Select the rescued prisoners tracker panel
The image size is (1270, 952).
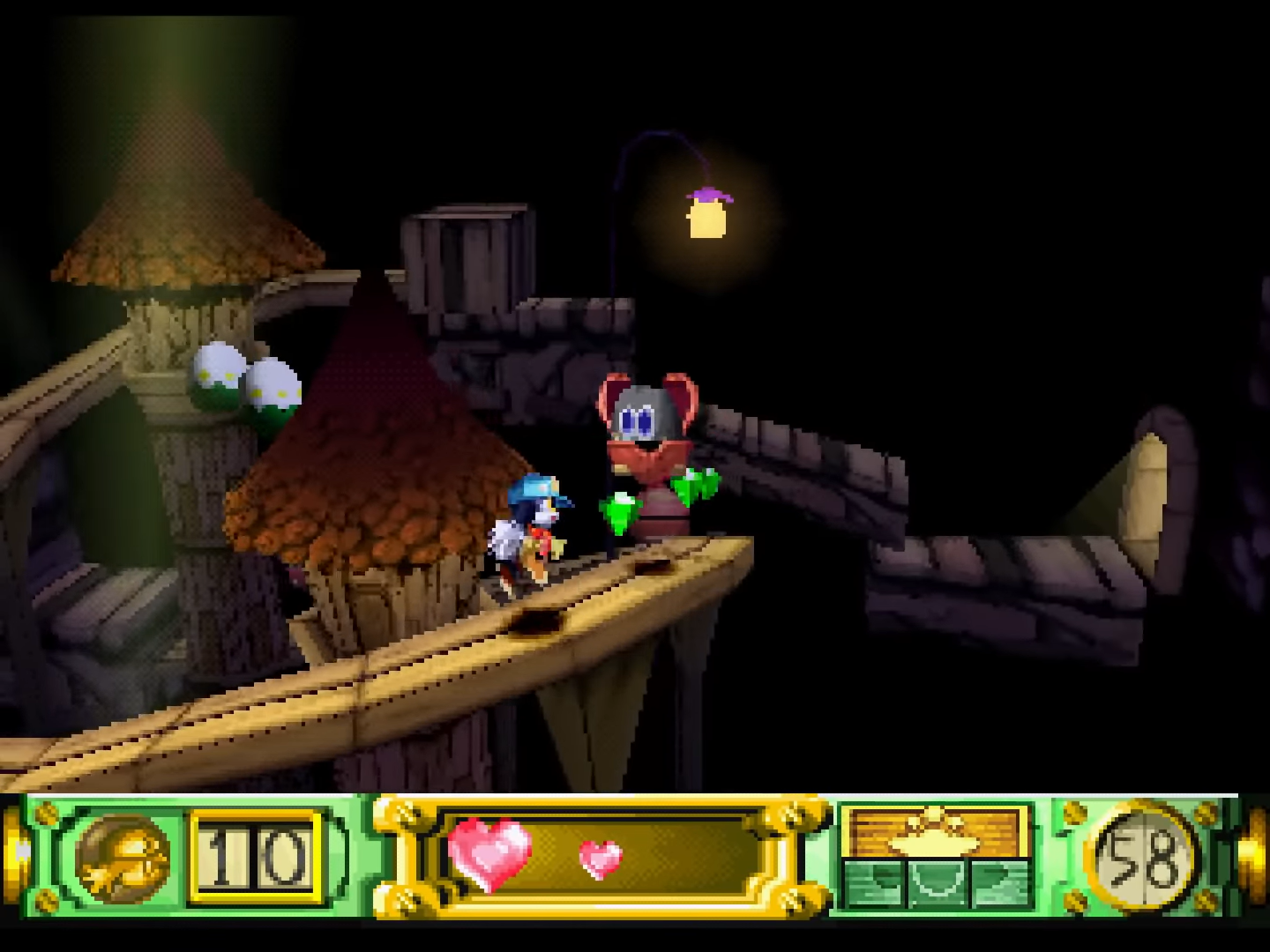pyautogui.click(x=935, y=856)
